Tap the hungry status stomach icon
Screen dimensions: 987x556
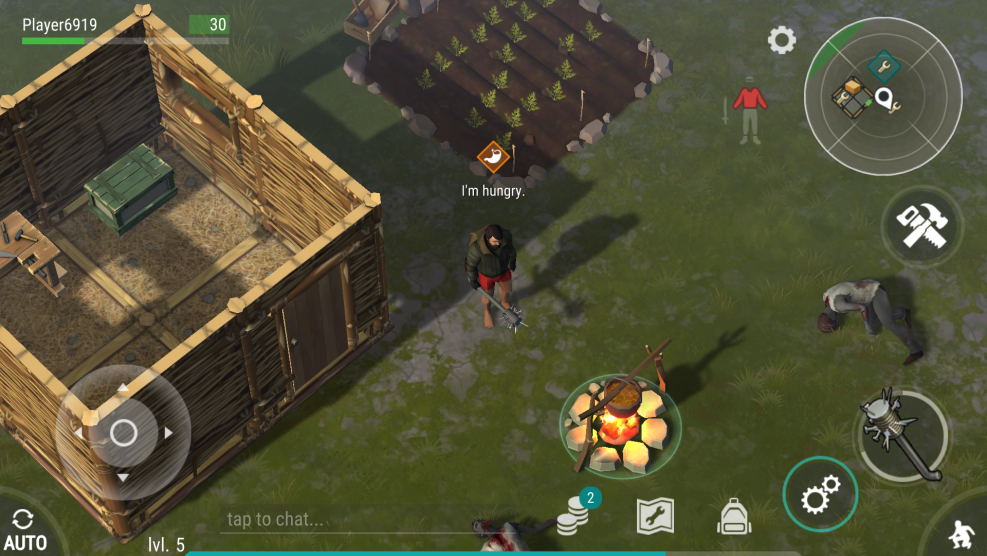(x=493, y=156)
